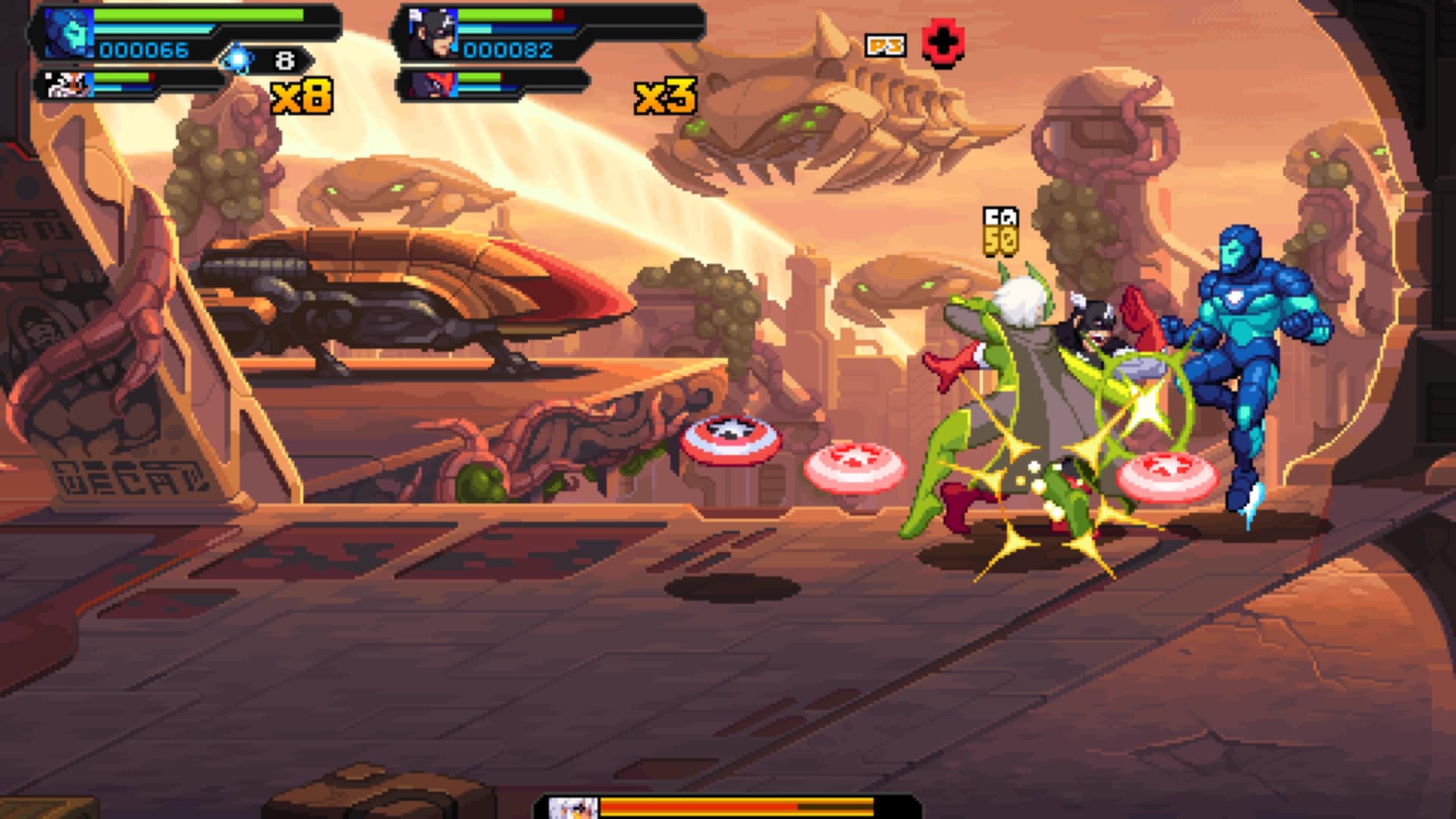Select the boss portrait beside the bottom bar
This screenshot has height=819, width=1456.
click(573, 808)
